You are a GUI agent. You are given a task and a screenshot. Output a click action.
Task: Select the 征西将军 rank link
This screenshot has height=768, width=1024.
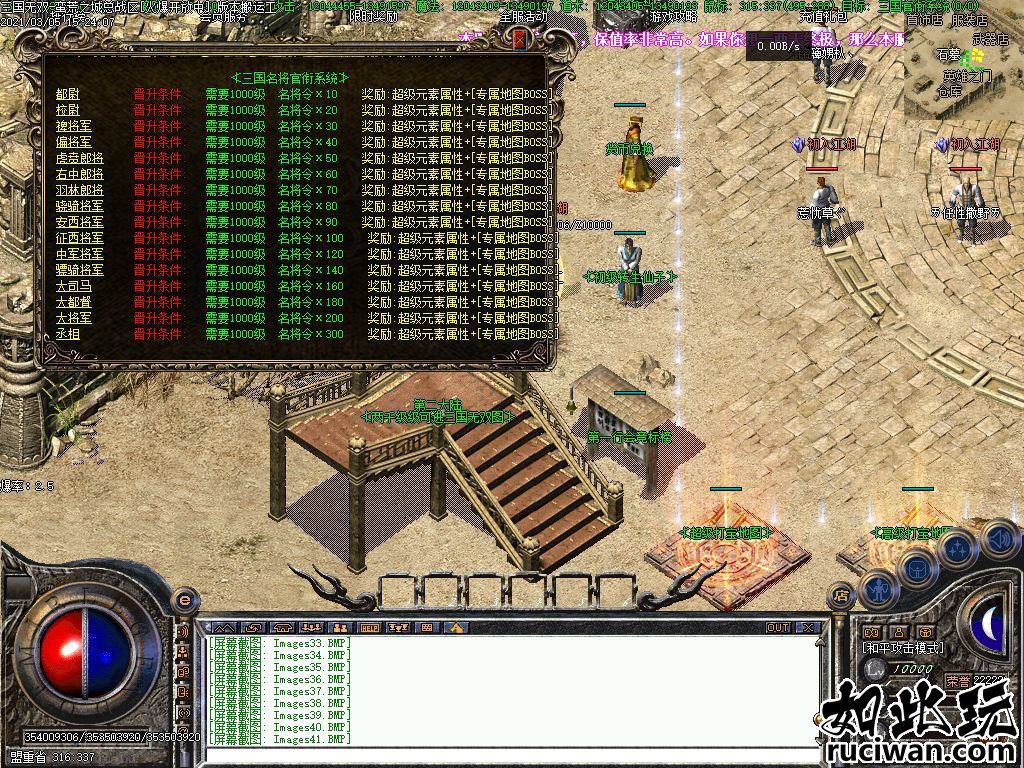pyautogui.click(x=79, y=238)
